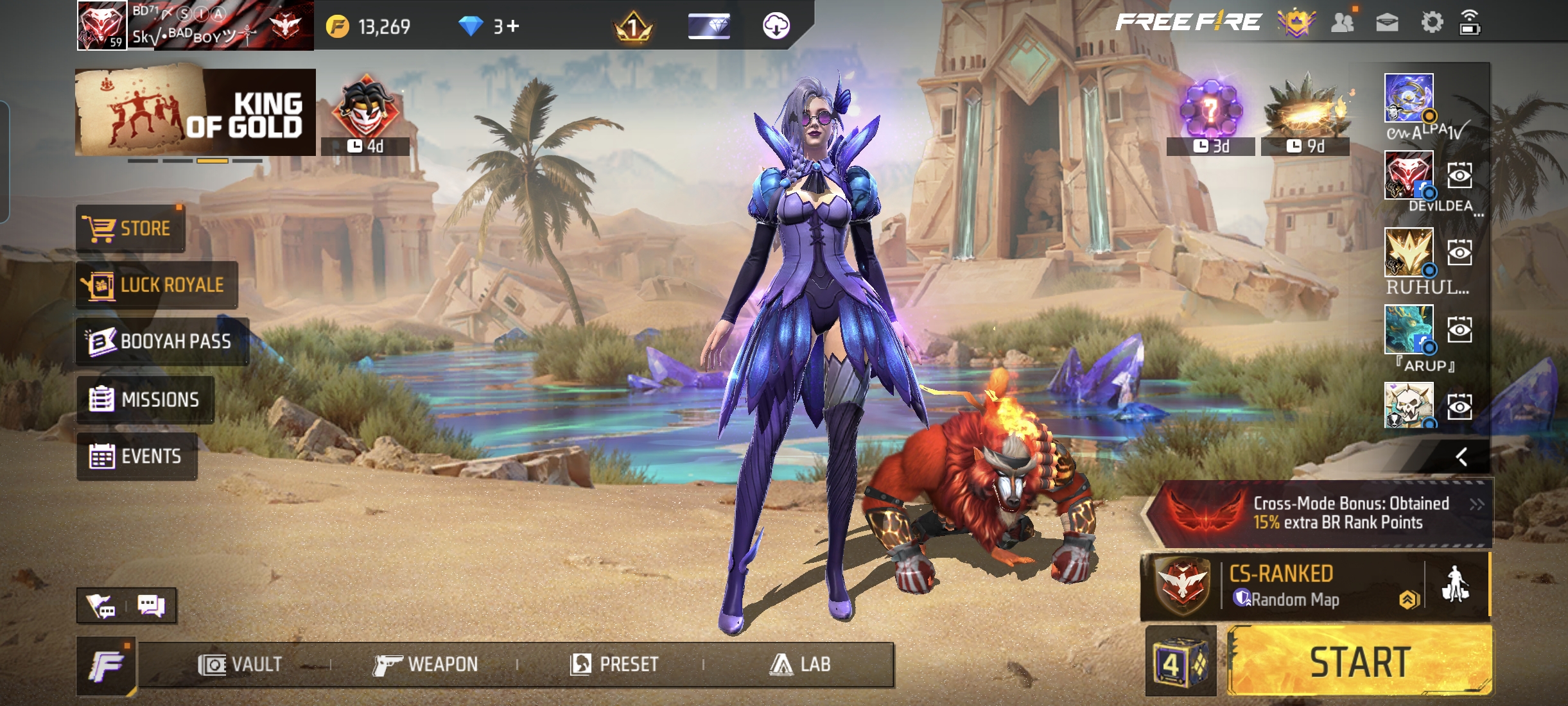Open the King of Gold banner

(195, 112)
